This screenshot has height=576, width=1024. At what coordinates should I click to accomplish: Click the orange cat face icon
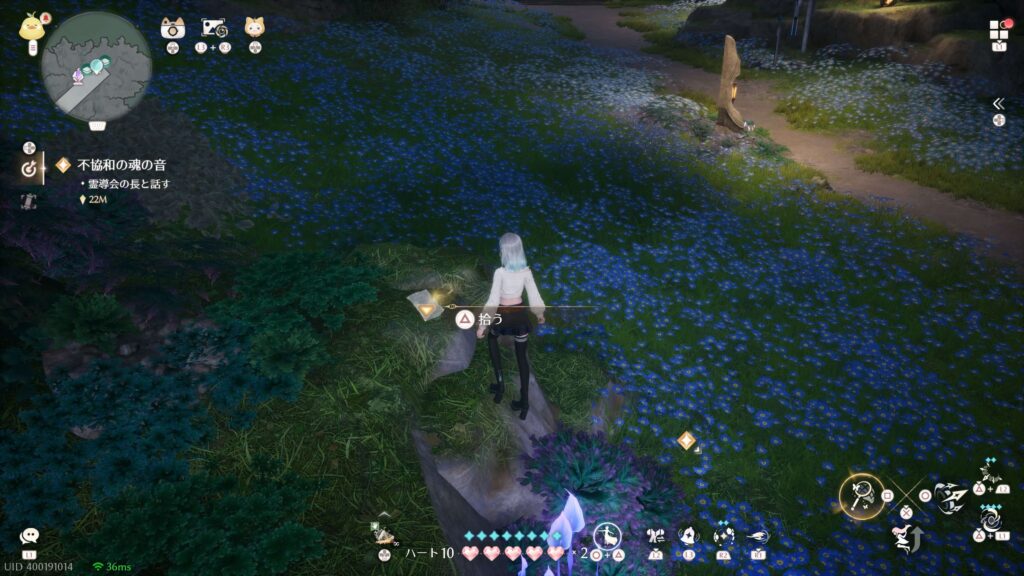[x=254, y=27]
